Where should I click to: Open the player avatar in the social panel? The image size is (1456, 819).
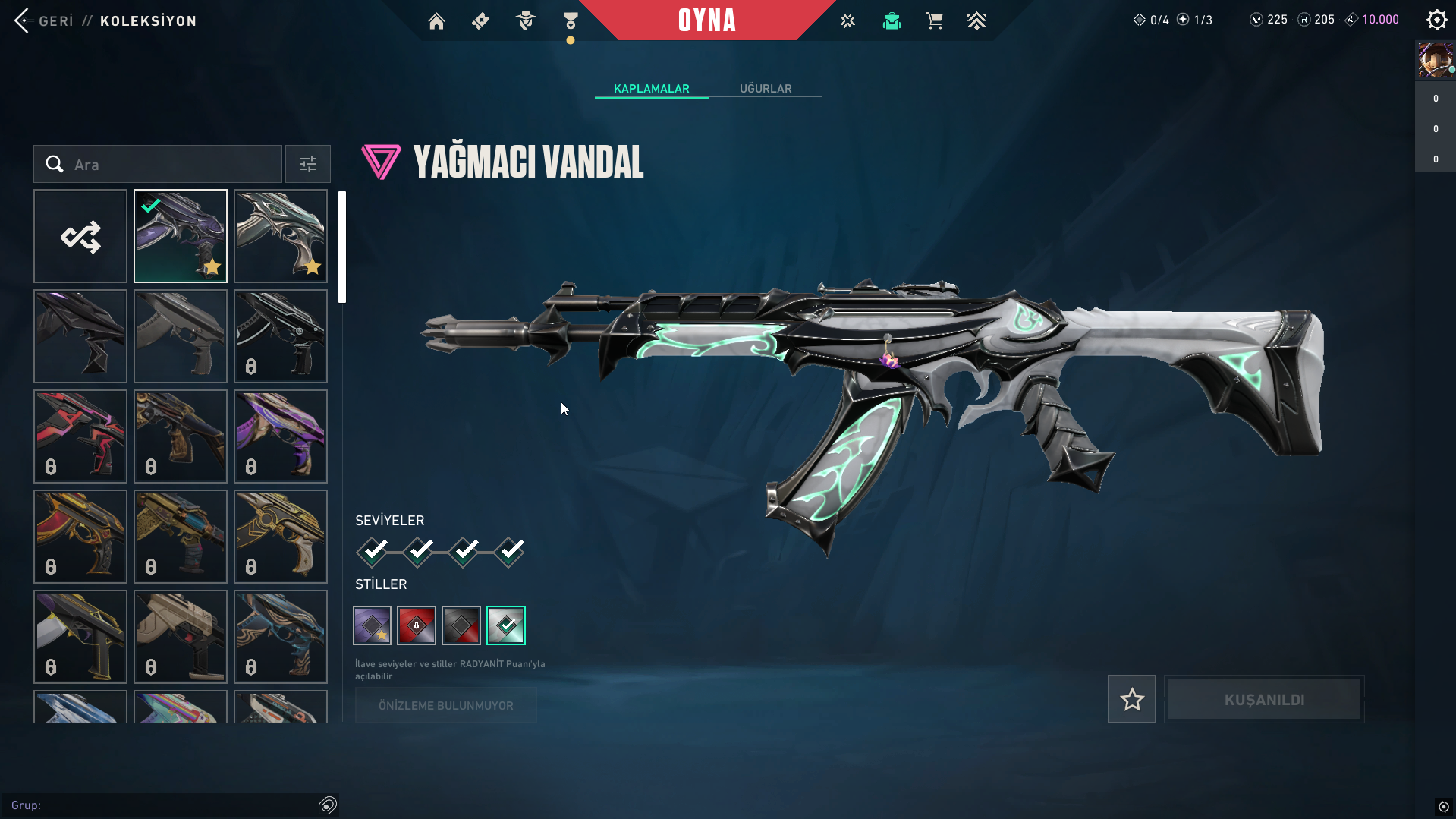coord(1435,61)
